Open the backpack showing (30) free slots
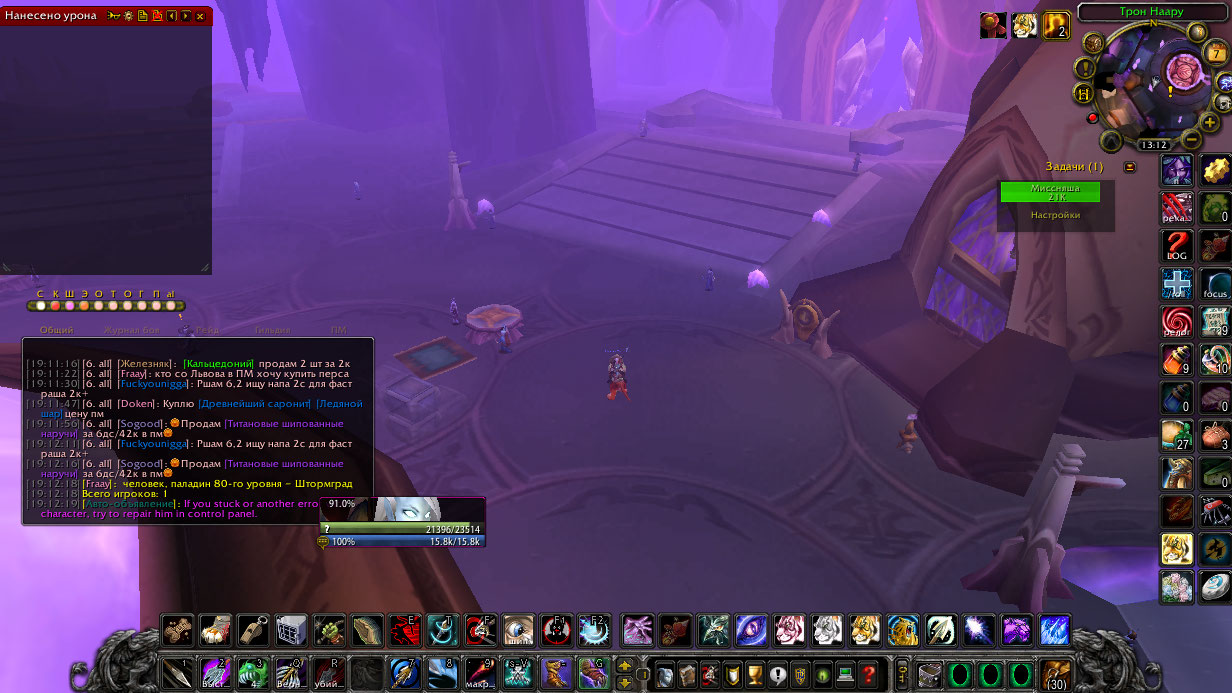Image resolution: width=1232 pixels, height=693 pixels. tap(1056, 674)
